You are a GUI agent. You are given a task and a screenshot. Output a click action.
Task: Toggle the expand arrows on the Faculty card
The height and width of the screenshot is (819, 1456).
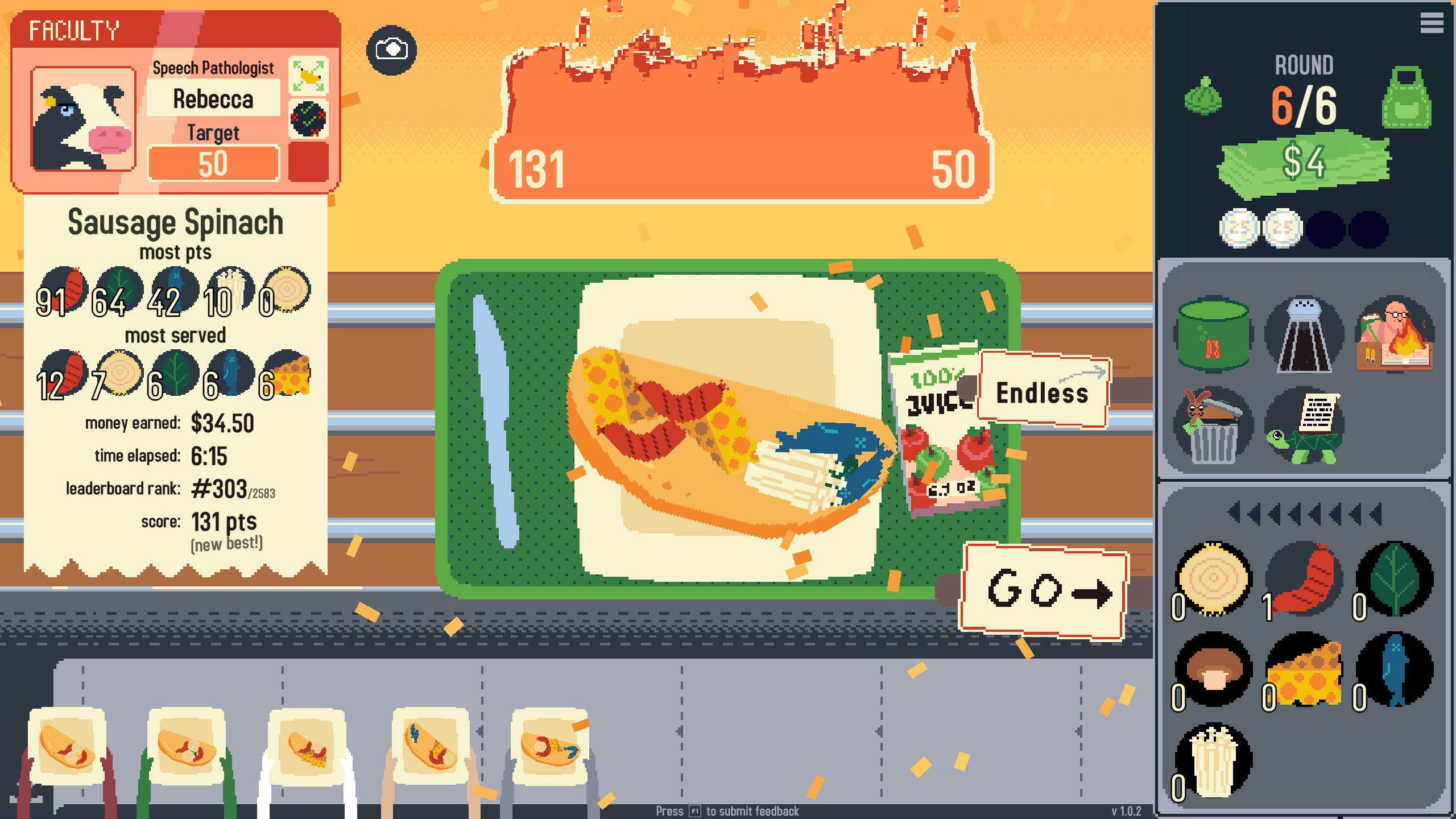point(309,77)
